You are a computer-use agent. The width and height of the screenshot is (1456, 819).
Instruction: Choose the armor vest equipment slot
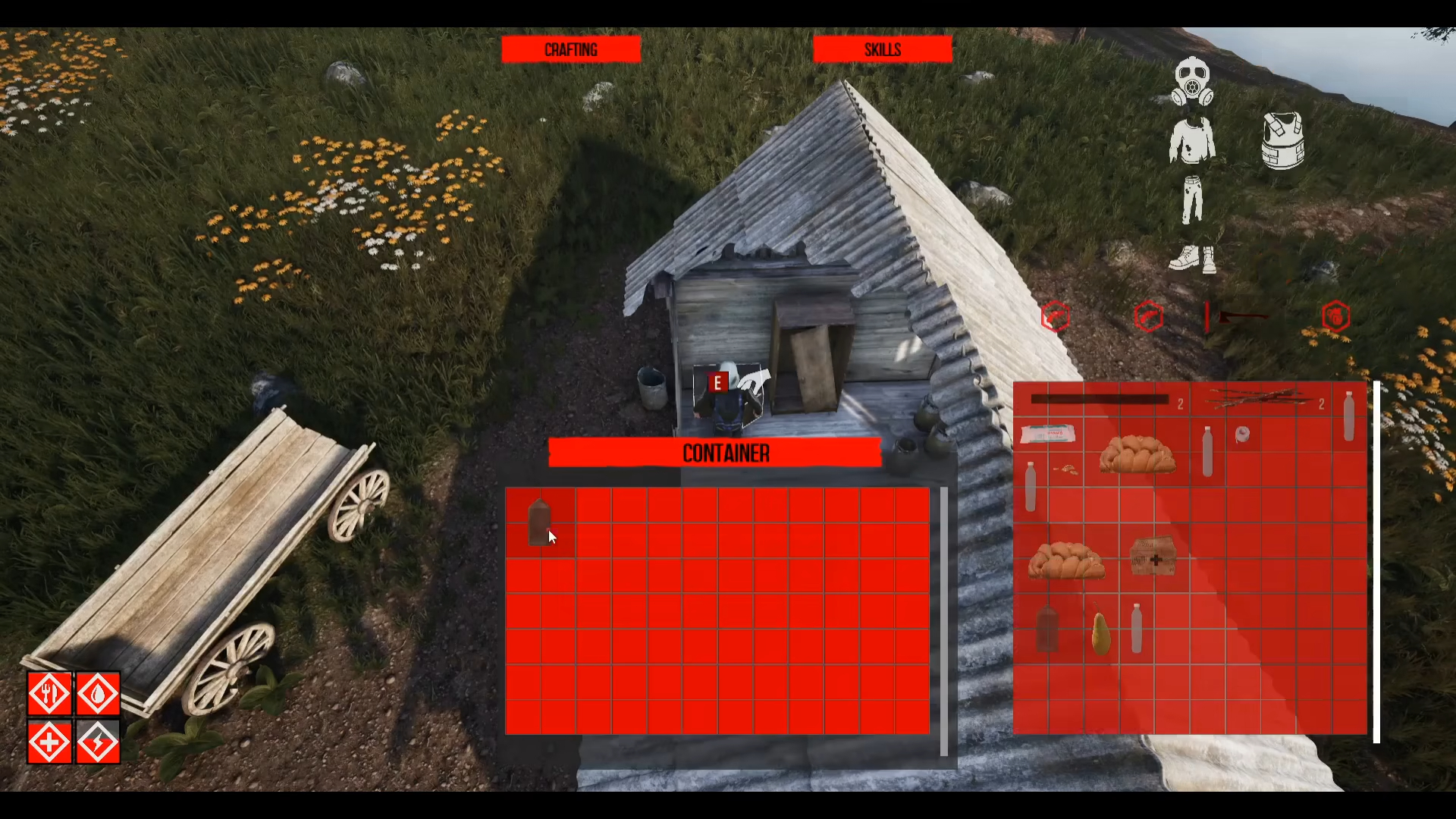coord(1282,141)
